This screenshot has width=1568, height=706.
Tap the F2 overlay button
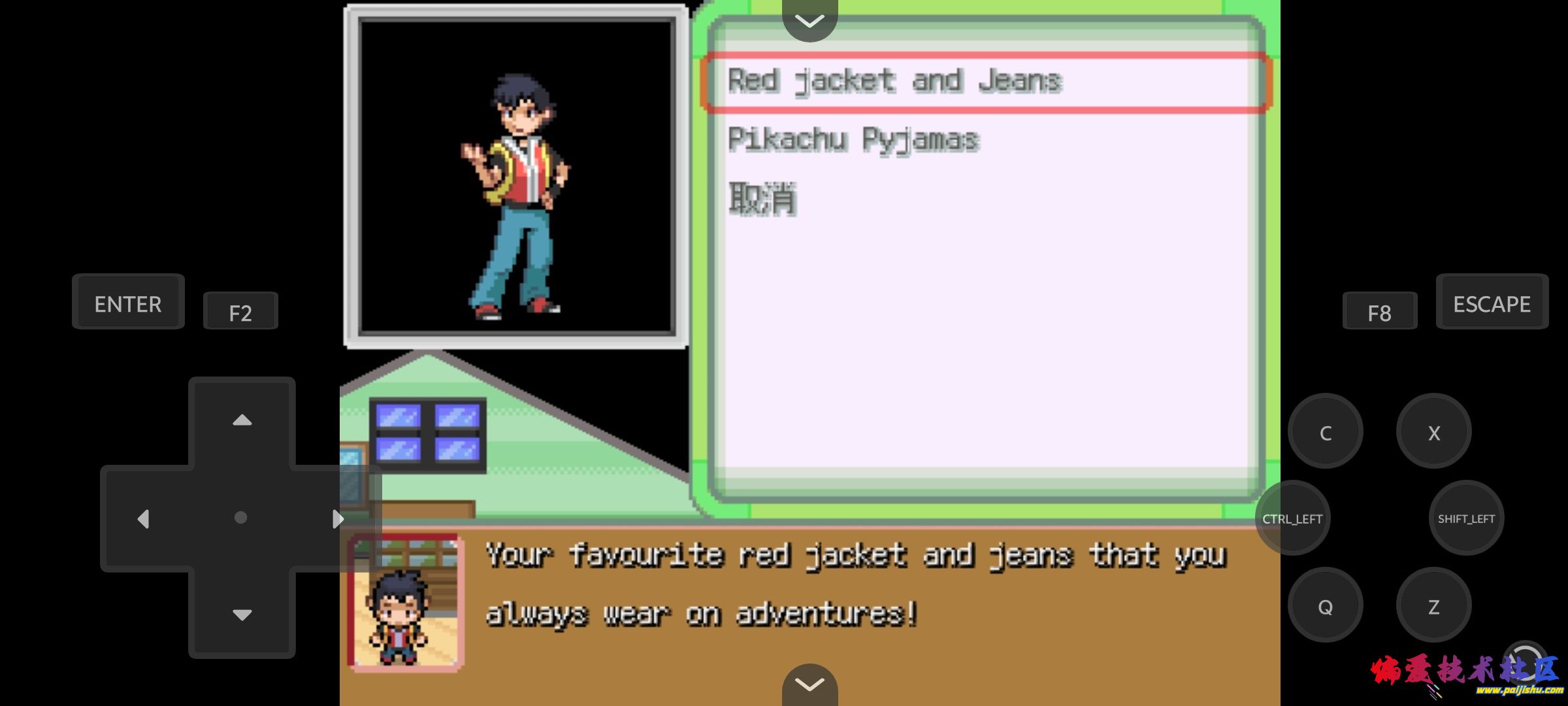tap(240, 312)
